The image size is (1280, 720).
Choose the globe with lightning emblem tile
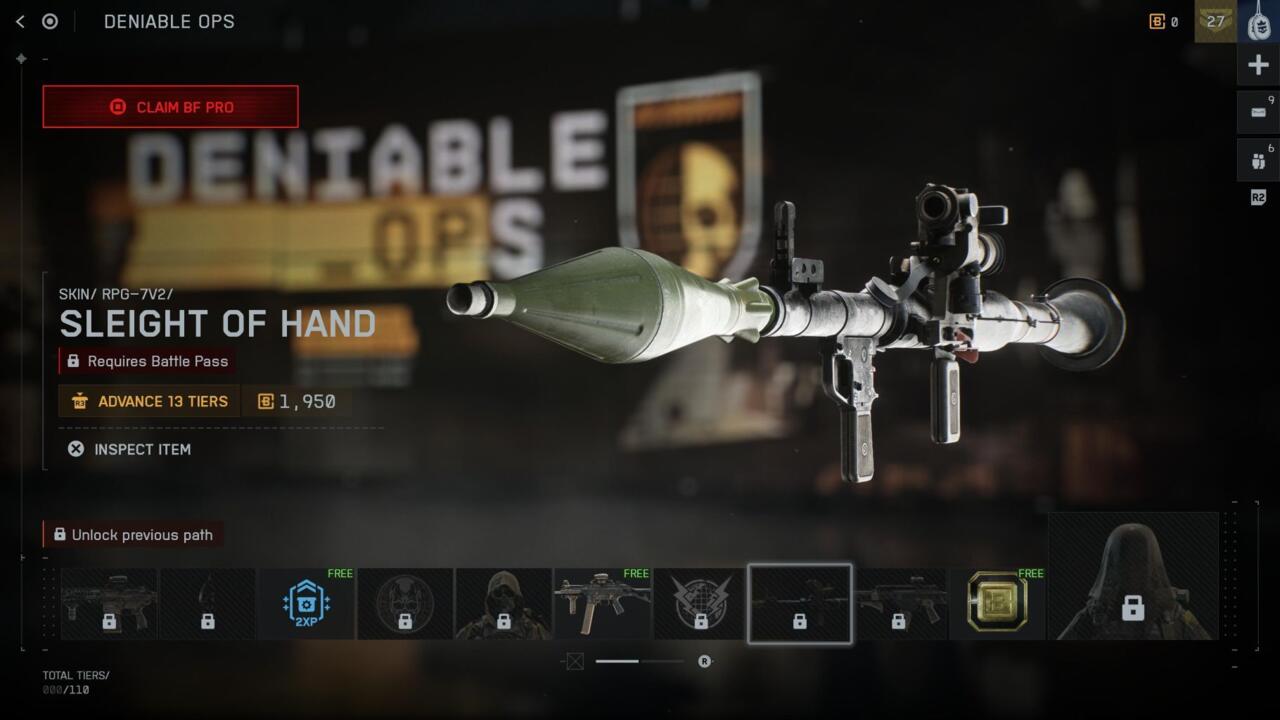click(x=701, y=603)
